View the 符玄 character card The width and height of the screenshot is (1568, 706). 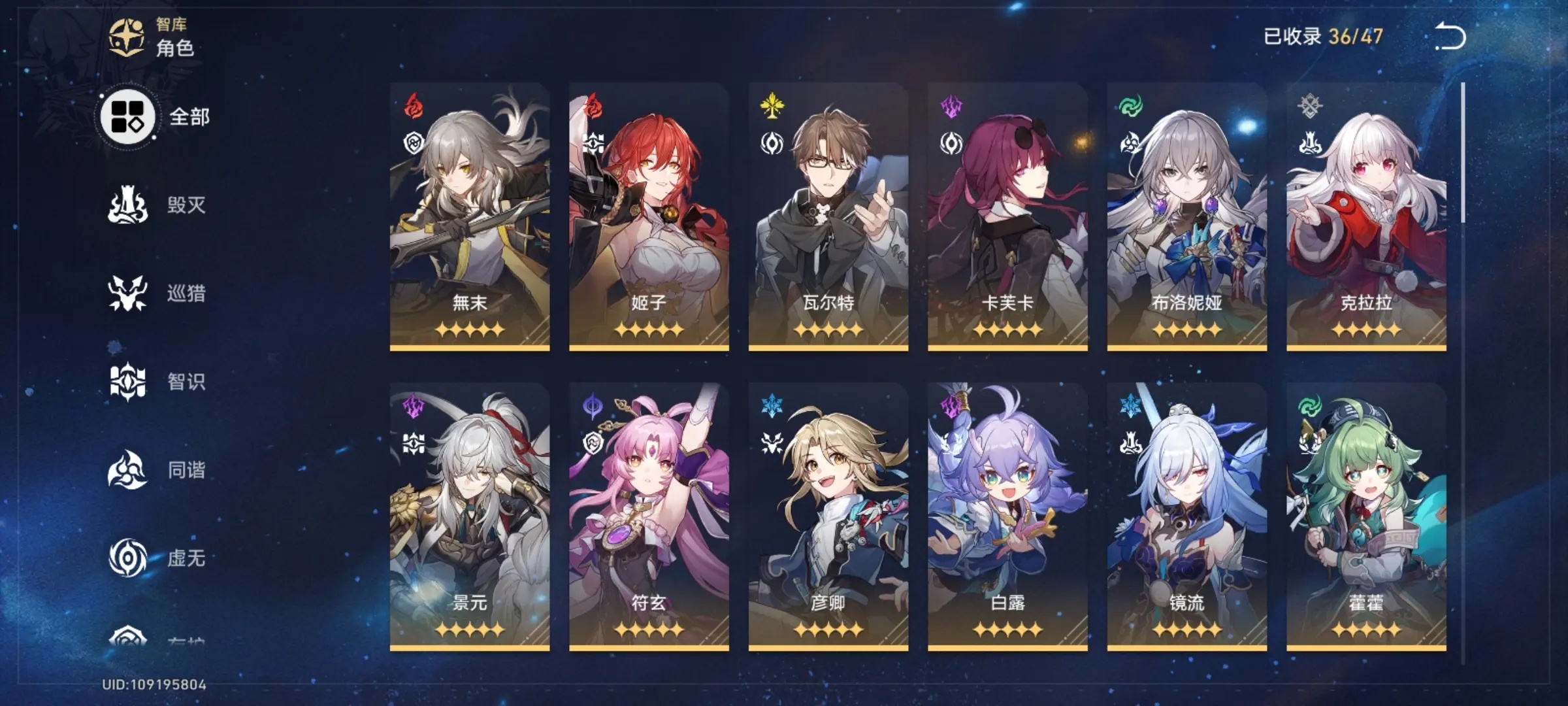click(649, 516)
